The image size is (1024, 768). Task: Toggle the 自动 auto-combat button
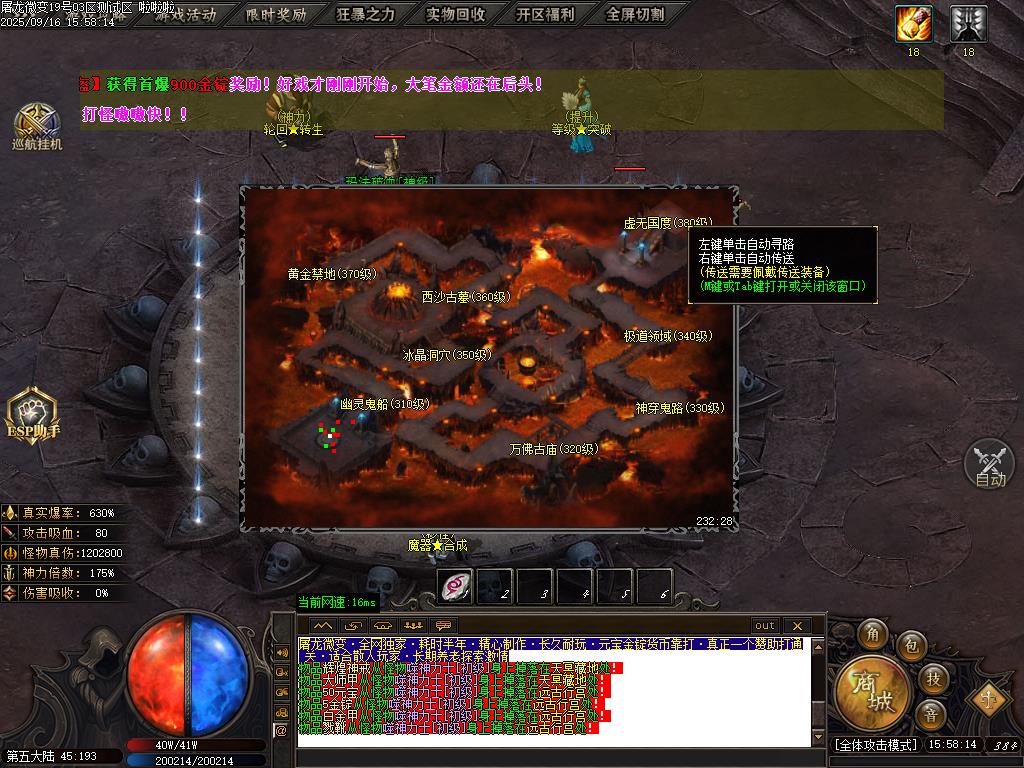(990, 465)
